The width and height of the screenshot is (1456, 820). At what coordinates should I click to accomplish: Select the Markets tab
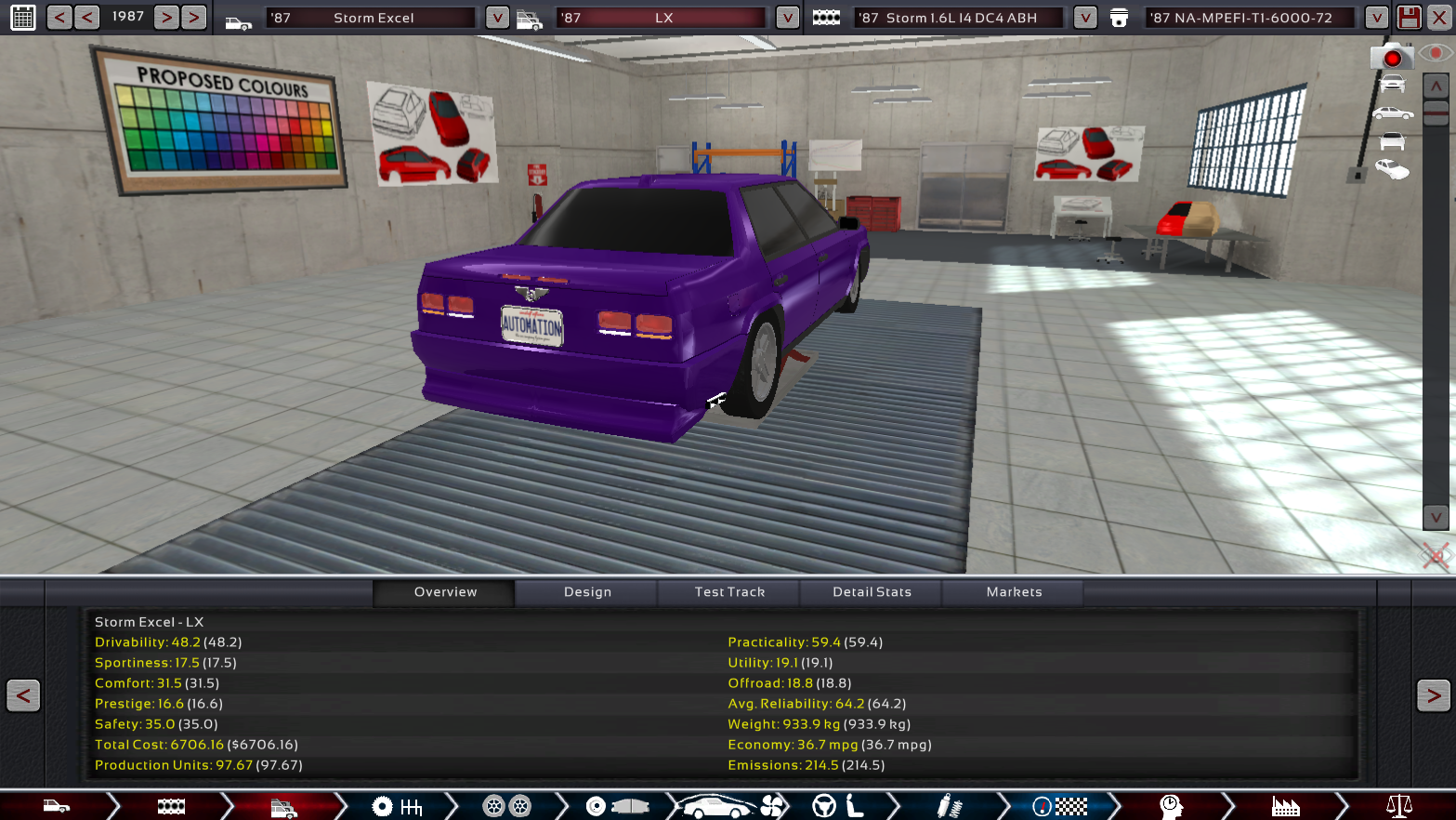[x=1014, y=592]
